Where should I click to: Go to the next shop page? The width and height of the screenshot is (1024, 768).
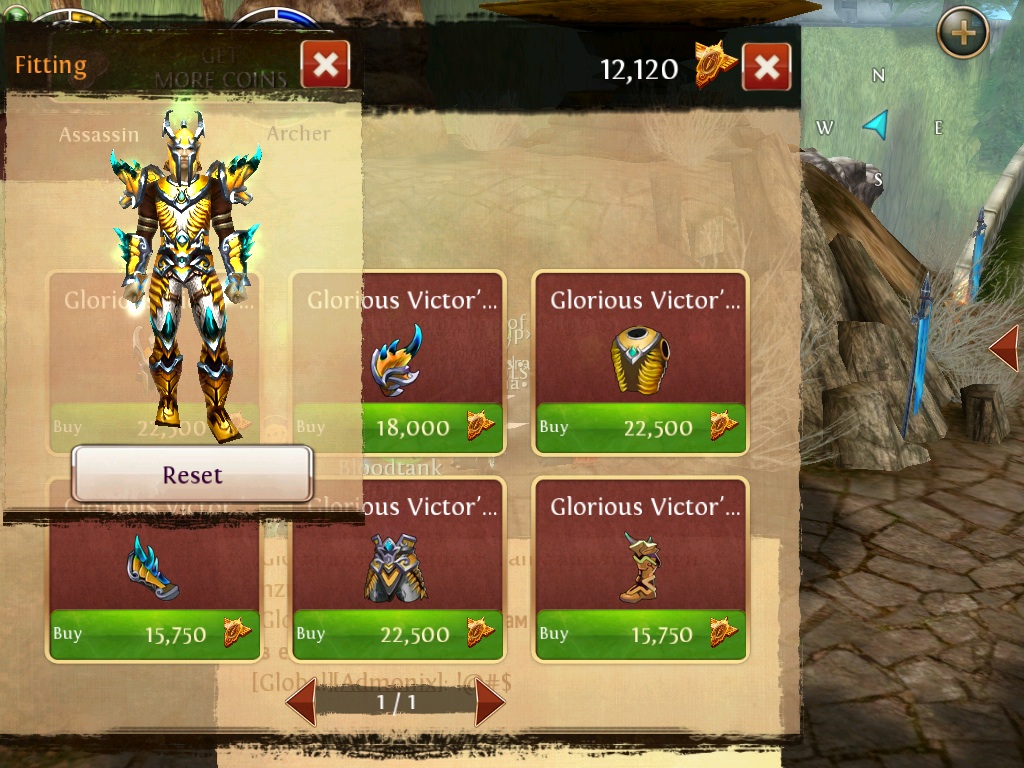tap(489, 702)
